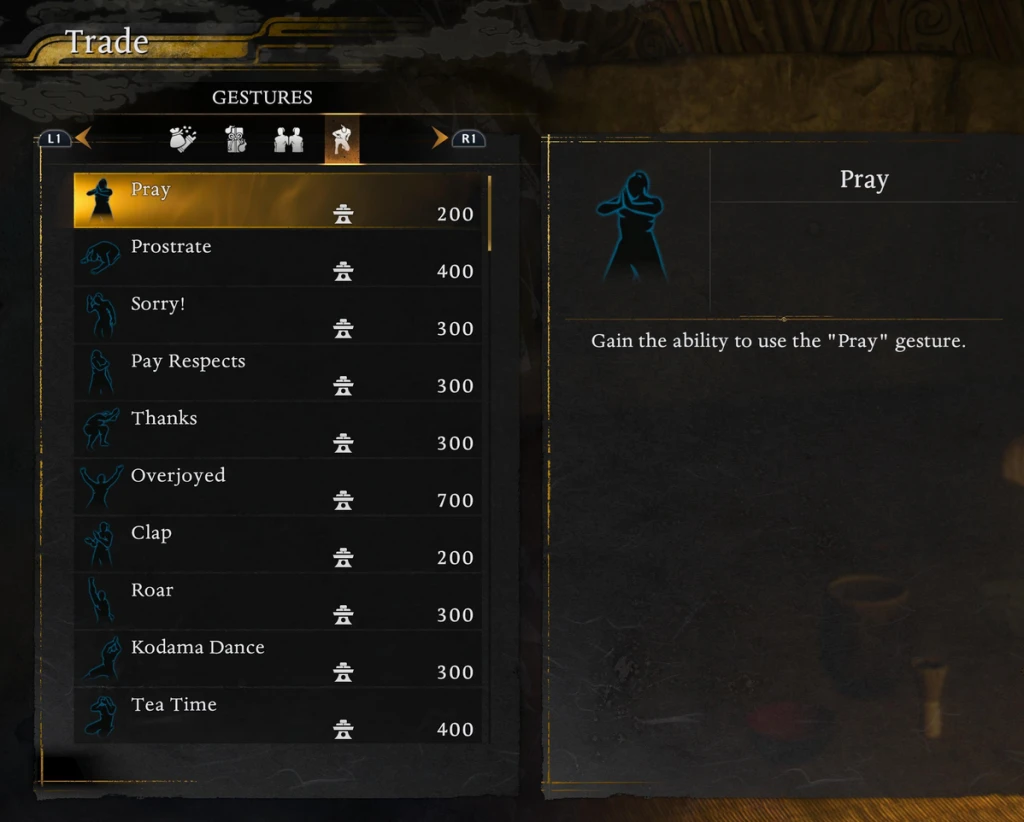This screenshot has height=822, width=1024.
Task: Switch to the item sack category tab
Action: (183, 140)
